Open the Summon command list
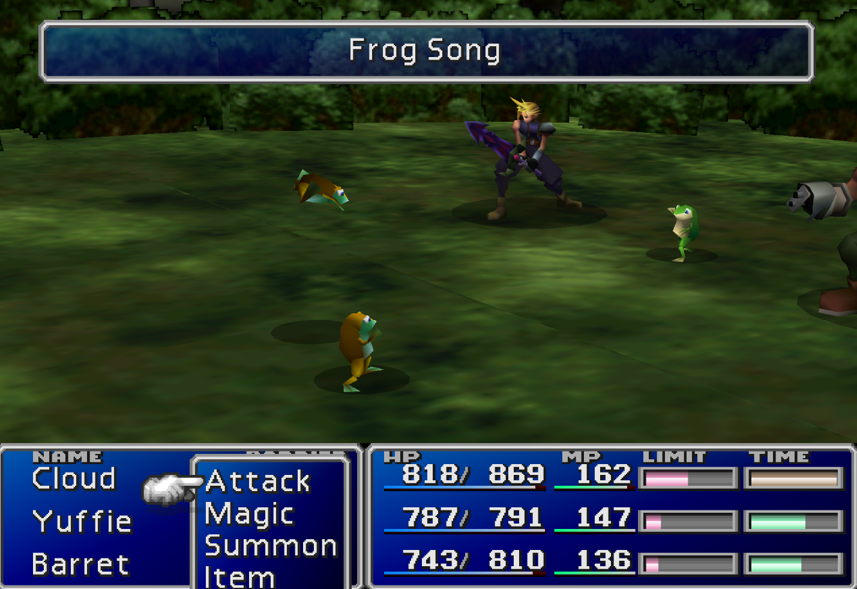This screenshot has width=857, height=589. [x=270, y=546]
